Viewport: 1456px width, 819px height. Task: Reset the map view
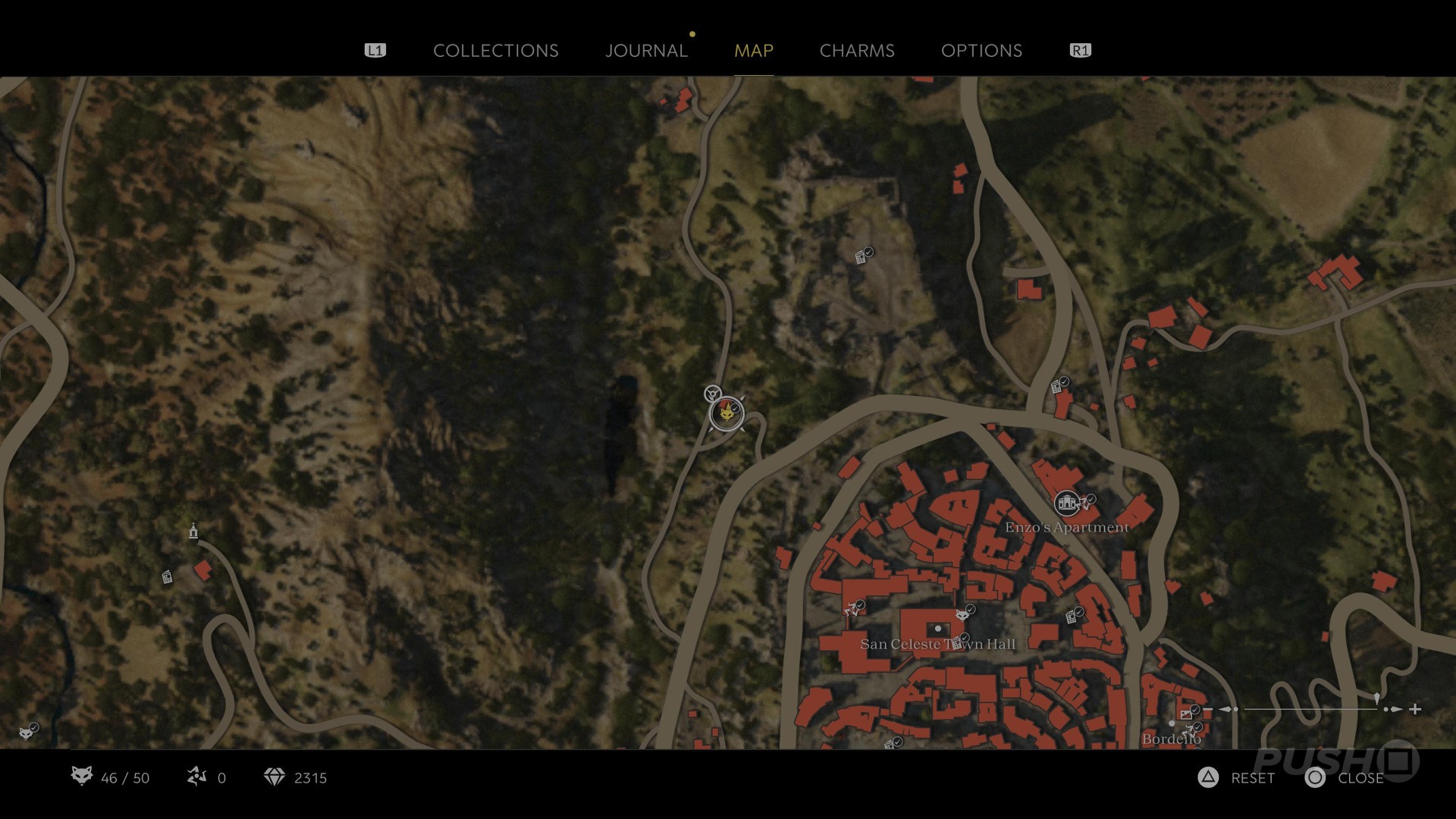(x=1209, y=778)
